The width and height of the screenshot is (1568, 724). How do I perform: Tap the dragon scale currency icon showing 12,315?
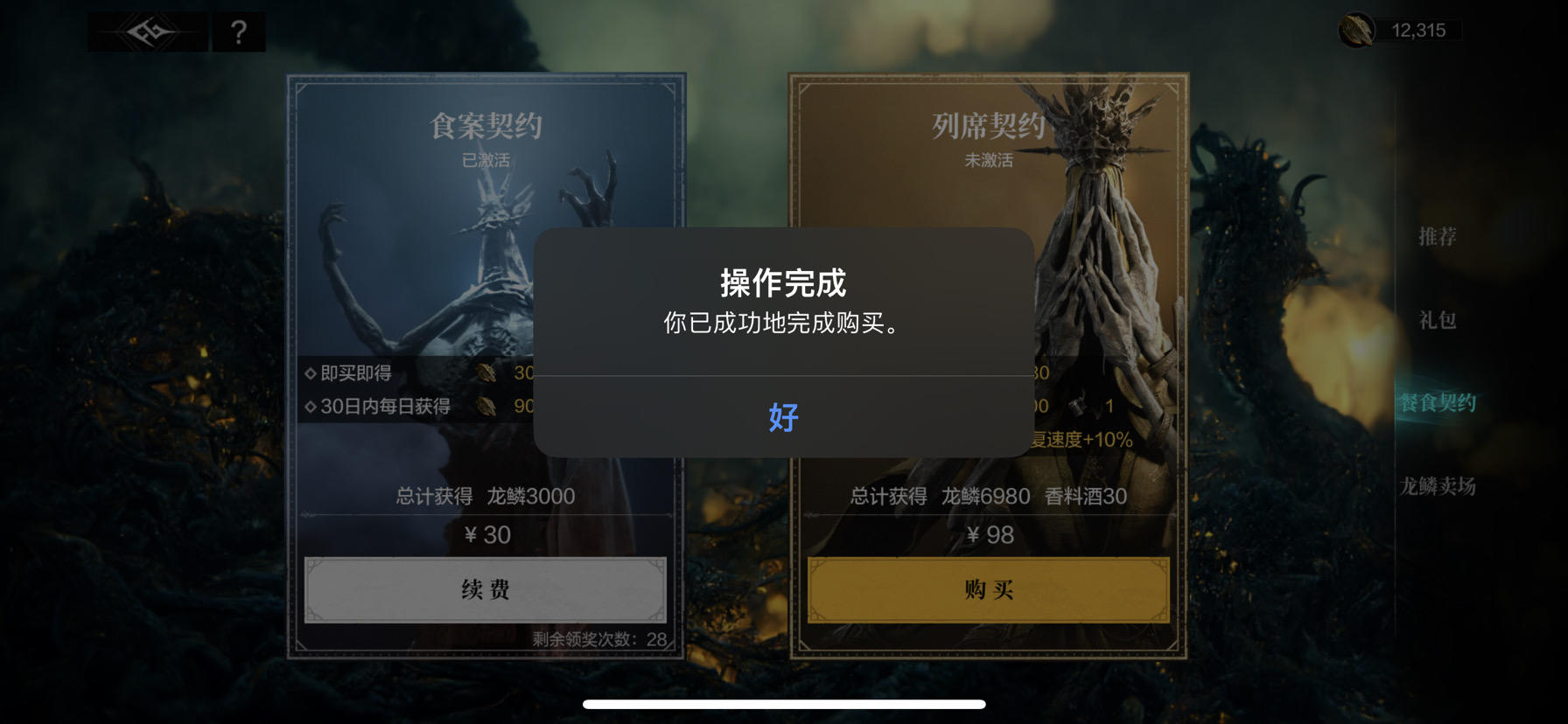tap(1357, 28)
